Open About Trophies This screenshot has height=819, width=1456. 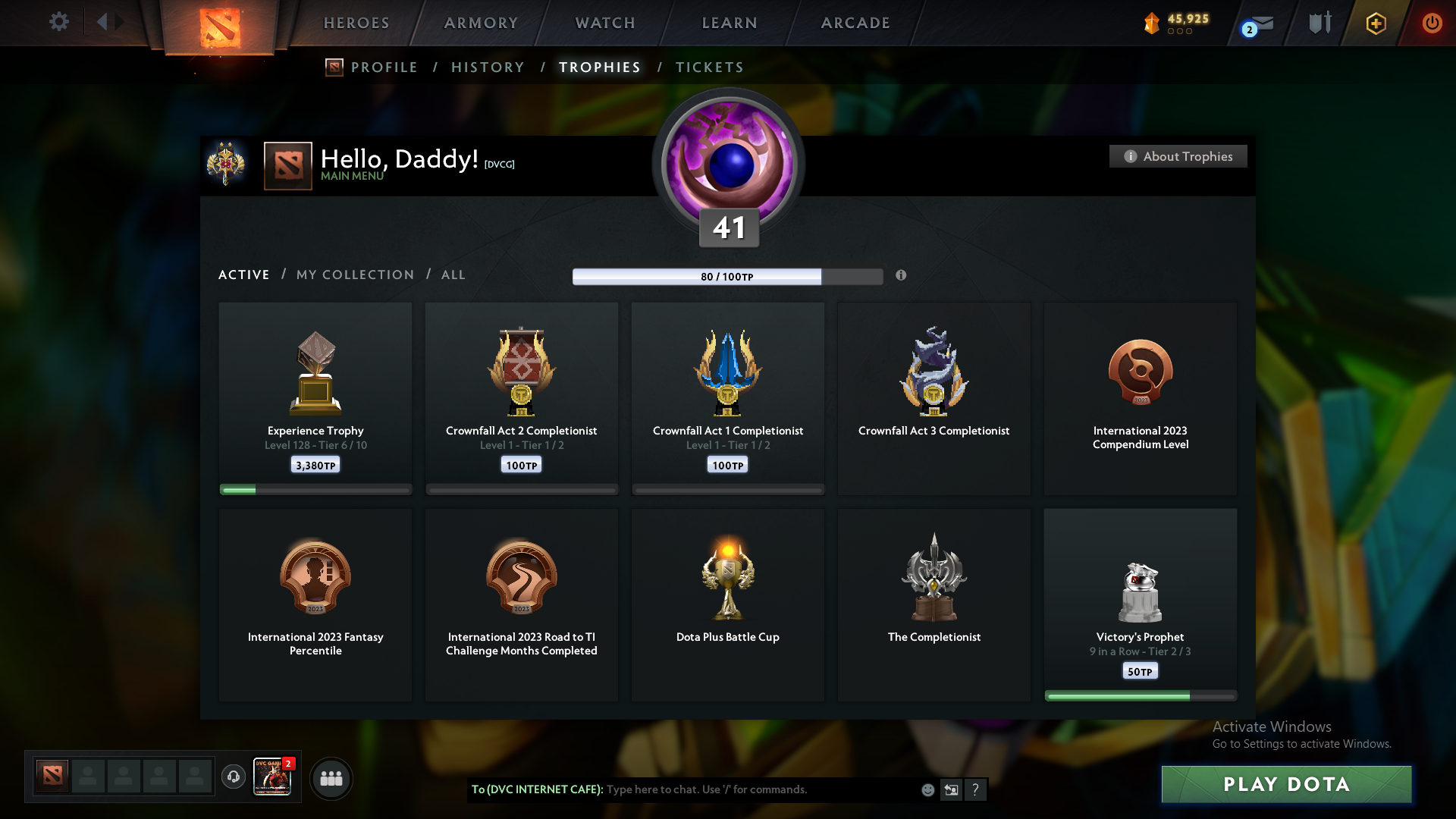(x=1178, y=156)
